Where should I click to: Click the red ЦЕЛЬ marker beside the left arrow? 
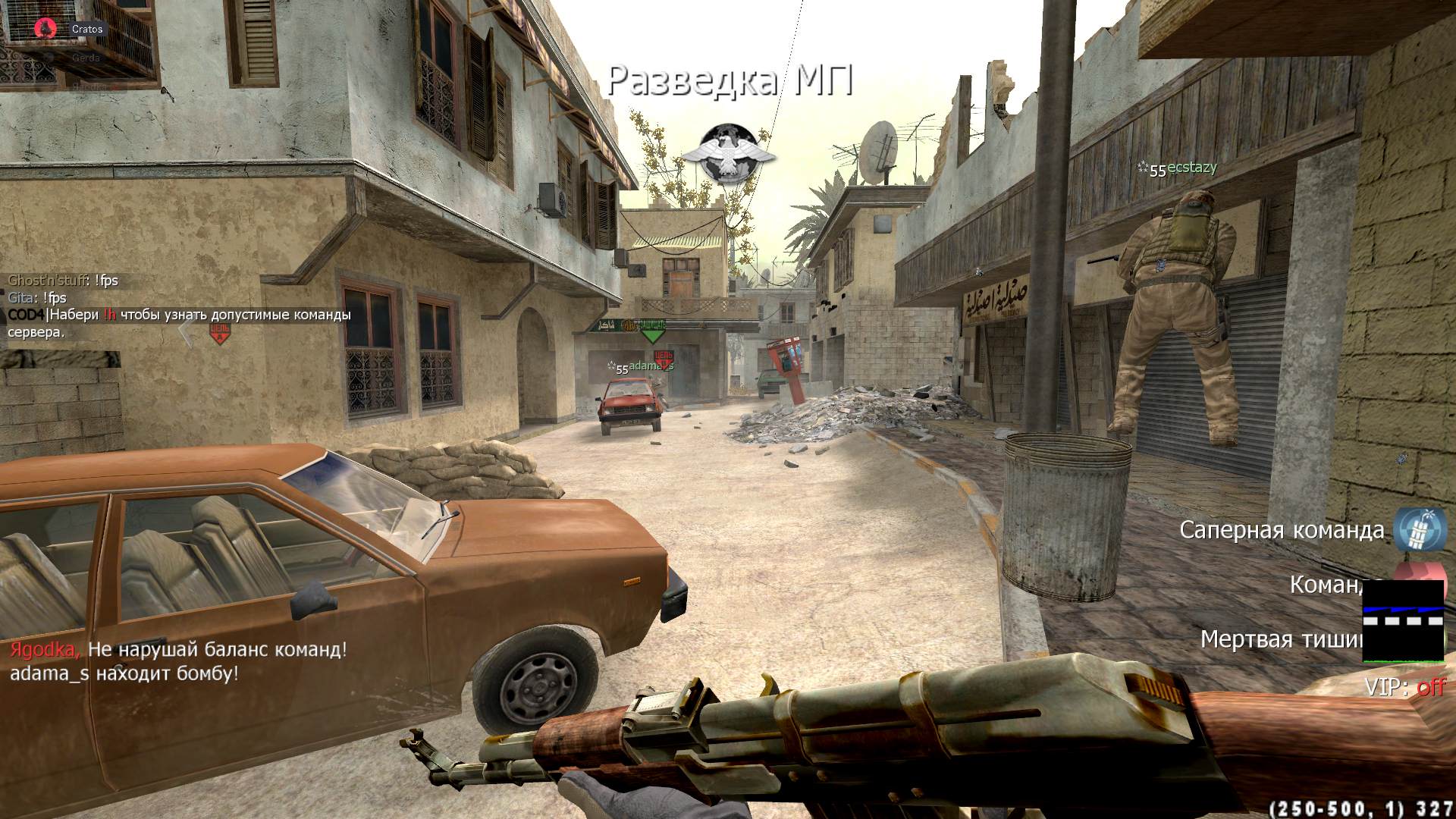coord(220,332)
